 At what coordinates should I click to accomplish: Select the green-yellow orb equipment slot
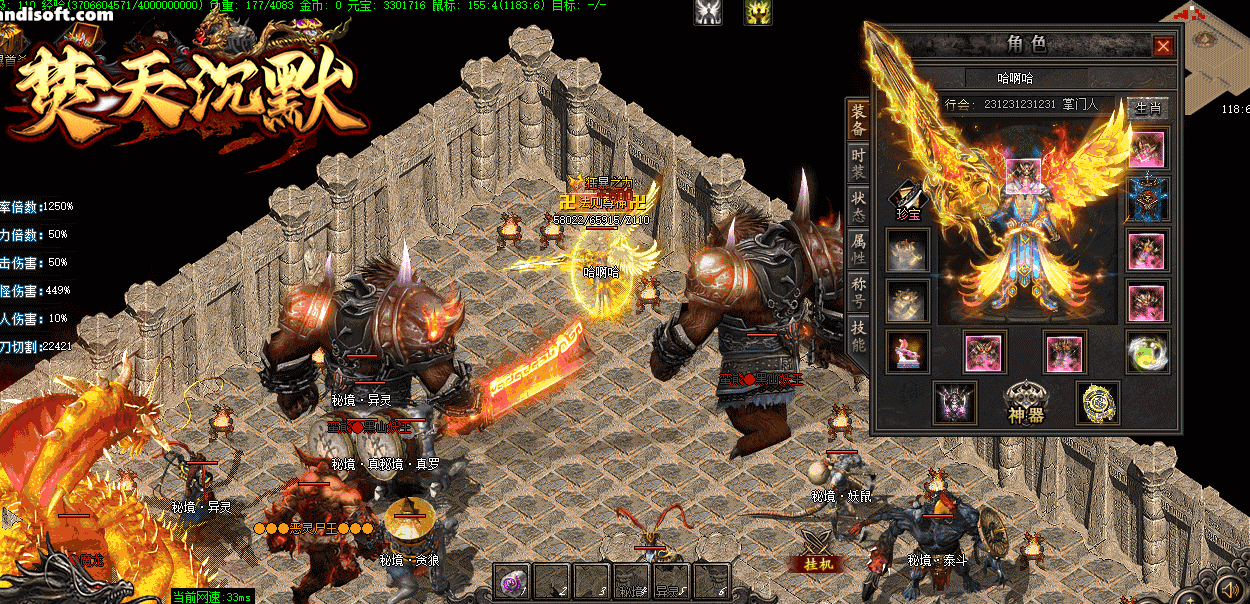[1146, 352]
